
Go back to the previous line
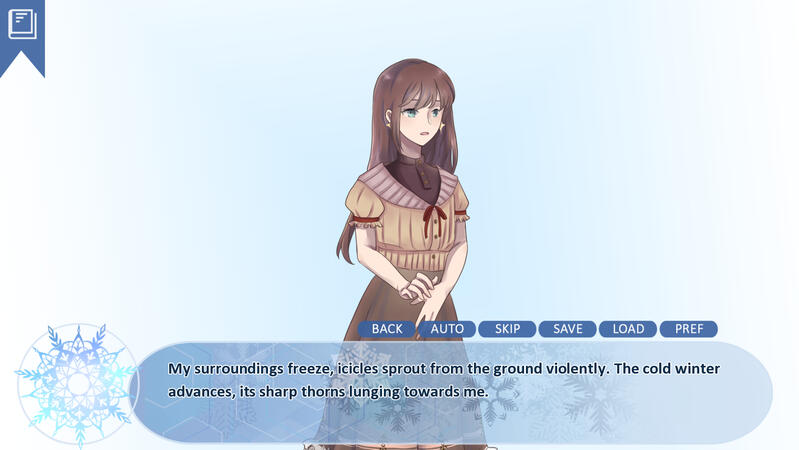pyautogui.click(x=387, y=329)
